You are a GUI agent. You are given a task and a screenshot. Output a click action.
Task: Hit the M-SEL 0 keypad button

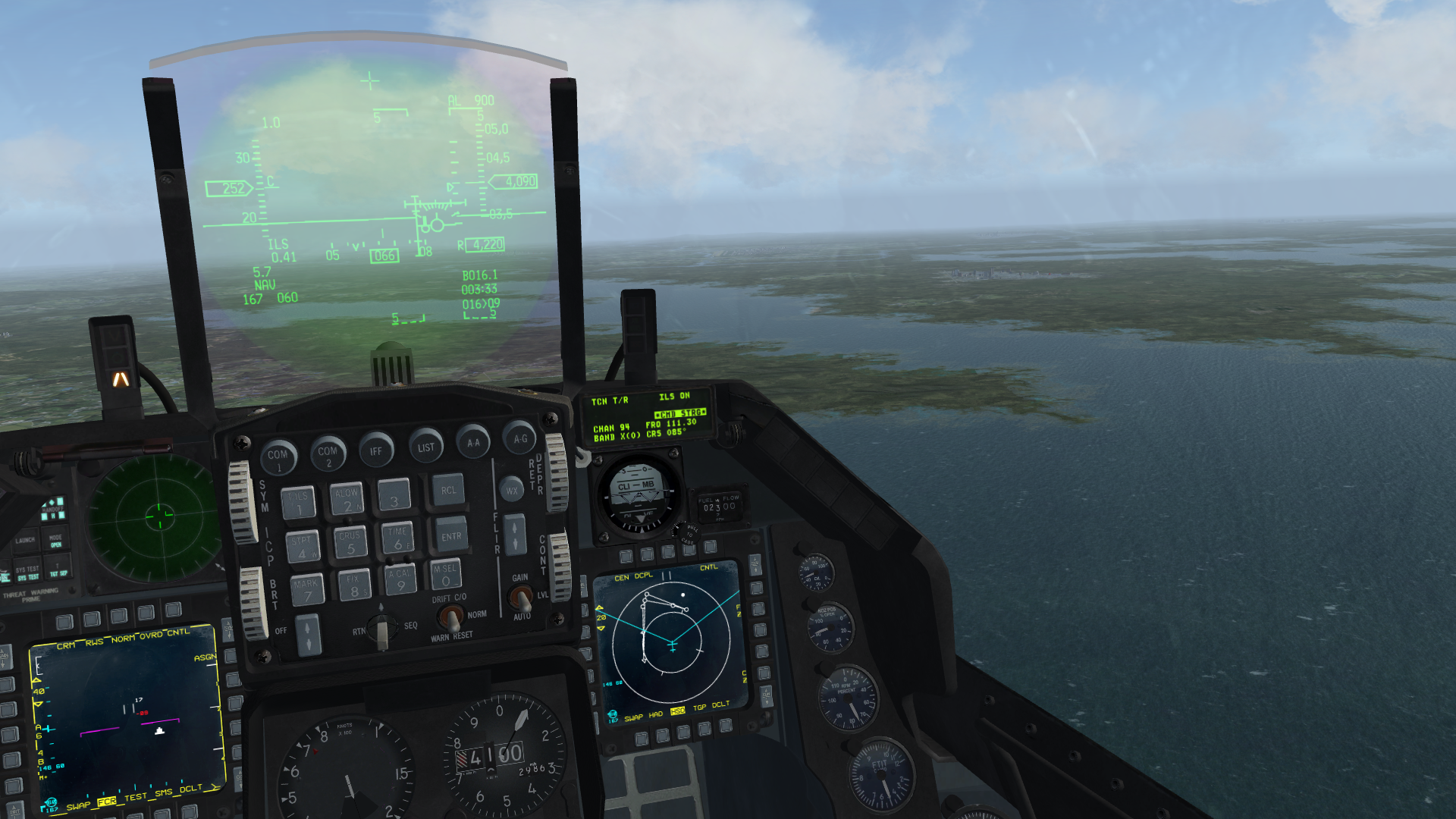point(446,574)
